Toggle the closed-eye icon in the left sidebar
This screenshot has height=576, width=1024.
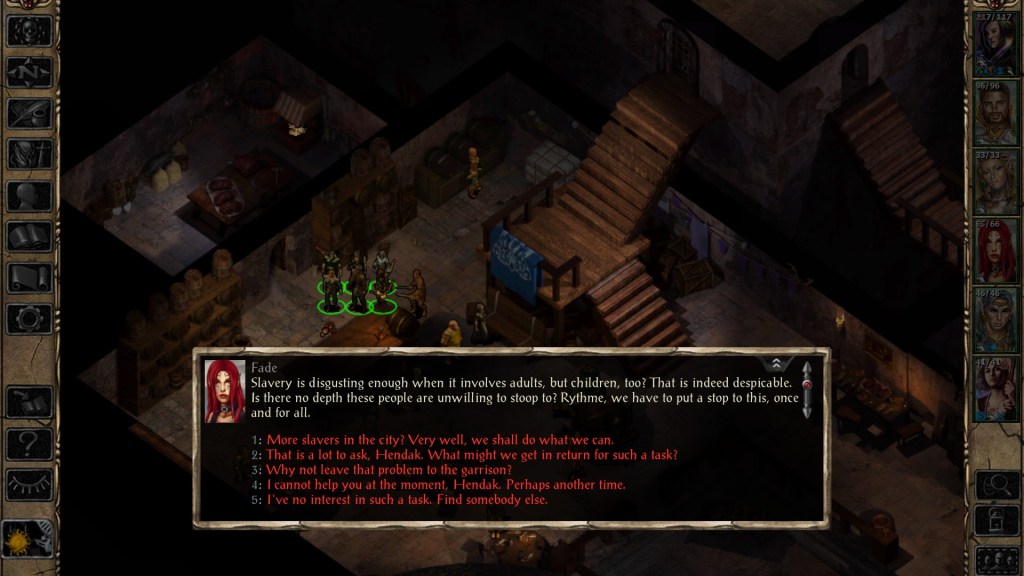29,484
